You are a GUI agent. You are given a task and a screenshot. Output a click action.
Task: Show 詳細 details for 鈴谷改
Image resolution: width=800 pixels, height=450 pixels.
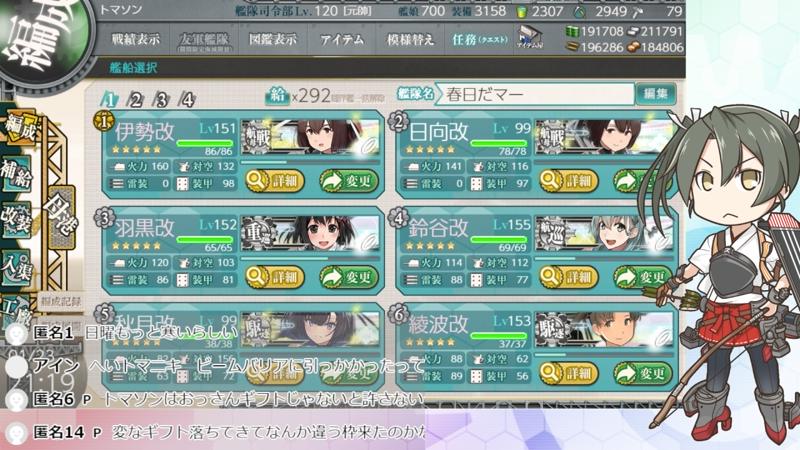567,277
